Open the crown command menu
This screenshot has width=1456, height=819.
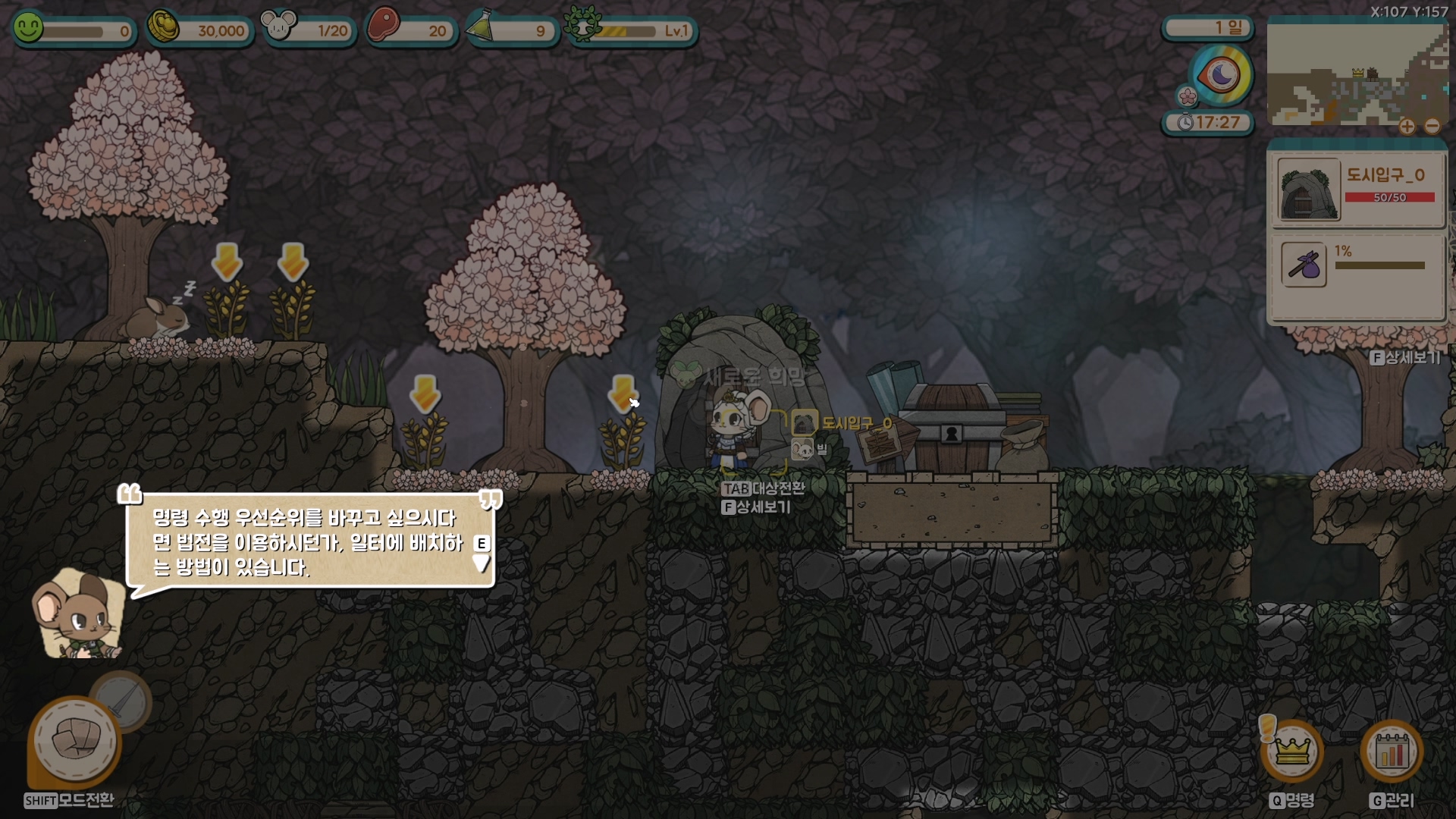1292,751
